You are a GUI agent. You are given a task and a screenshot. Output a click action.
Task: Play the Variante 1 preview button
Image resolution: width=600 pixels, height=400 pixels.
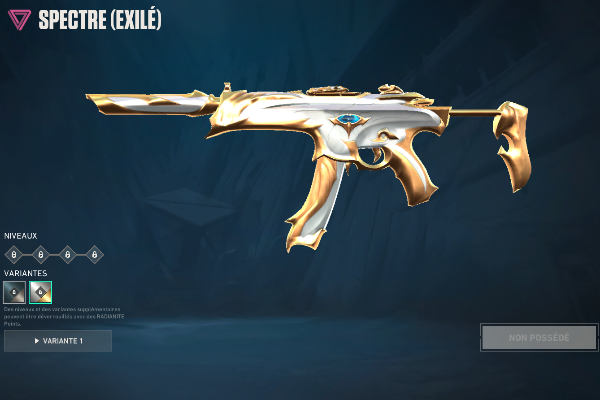[58, 341]
